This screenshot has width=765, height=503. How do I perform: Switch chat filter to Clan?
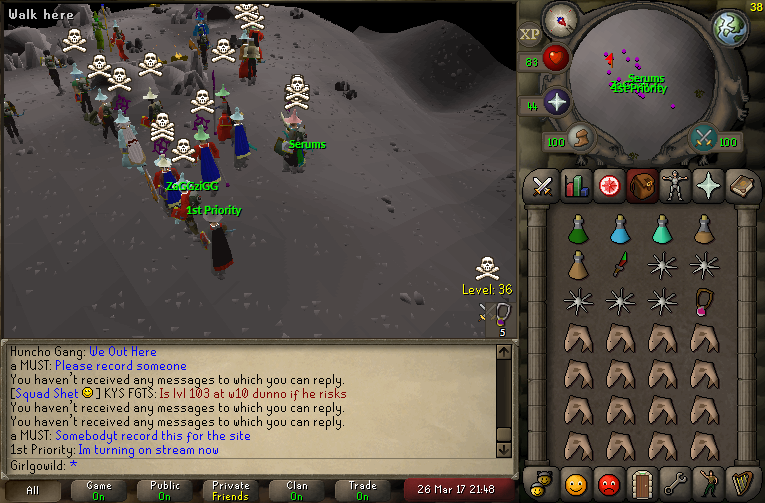coord(297,490)
